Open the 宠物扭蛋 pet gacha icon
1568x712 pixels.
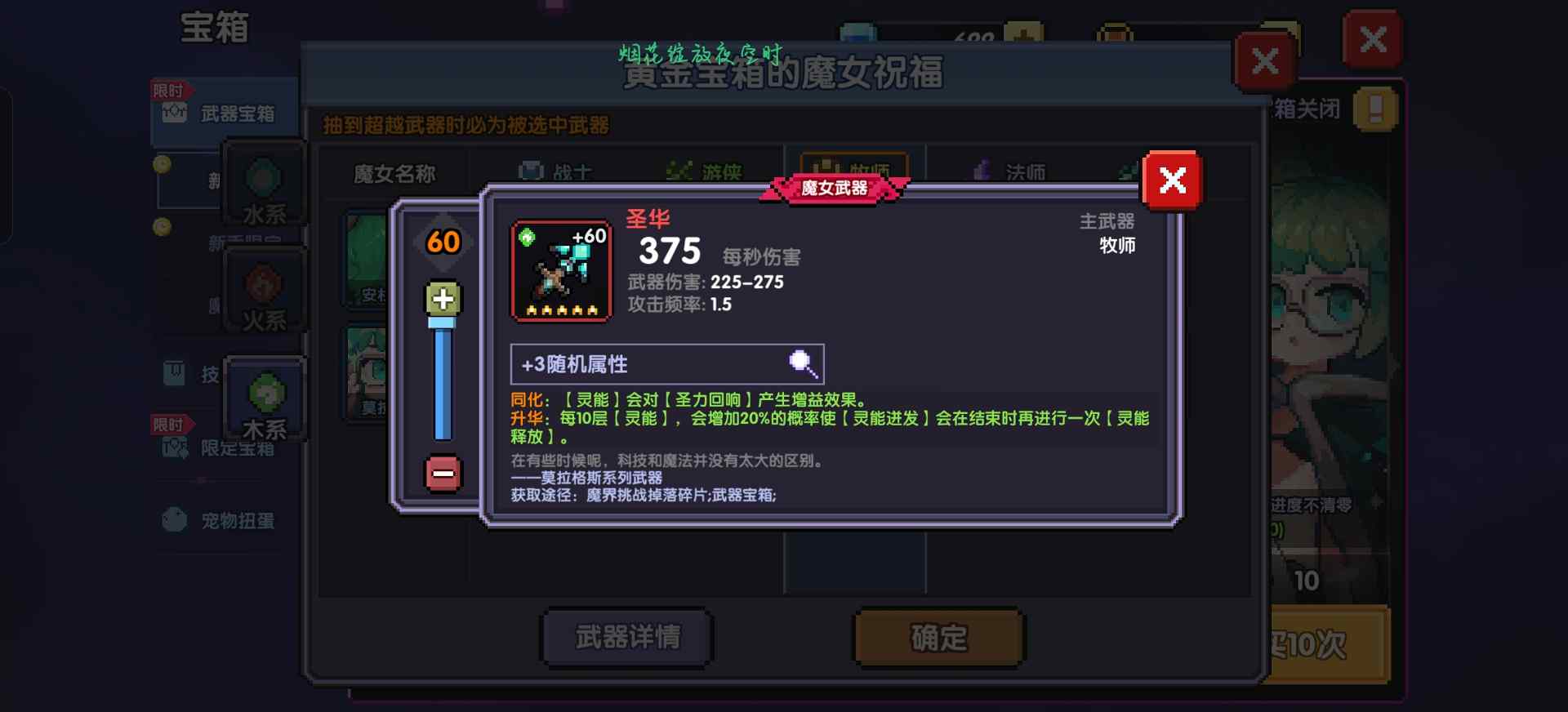[174, 520]
